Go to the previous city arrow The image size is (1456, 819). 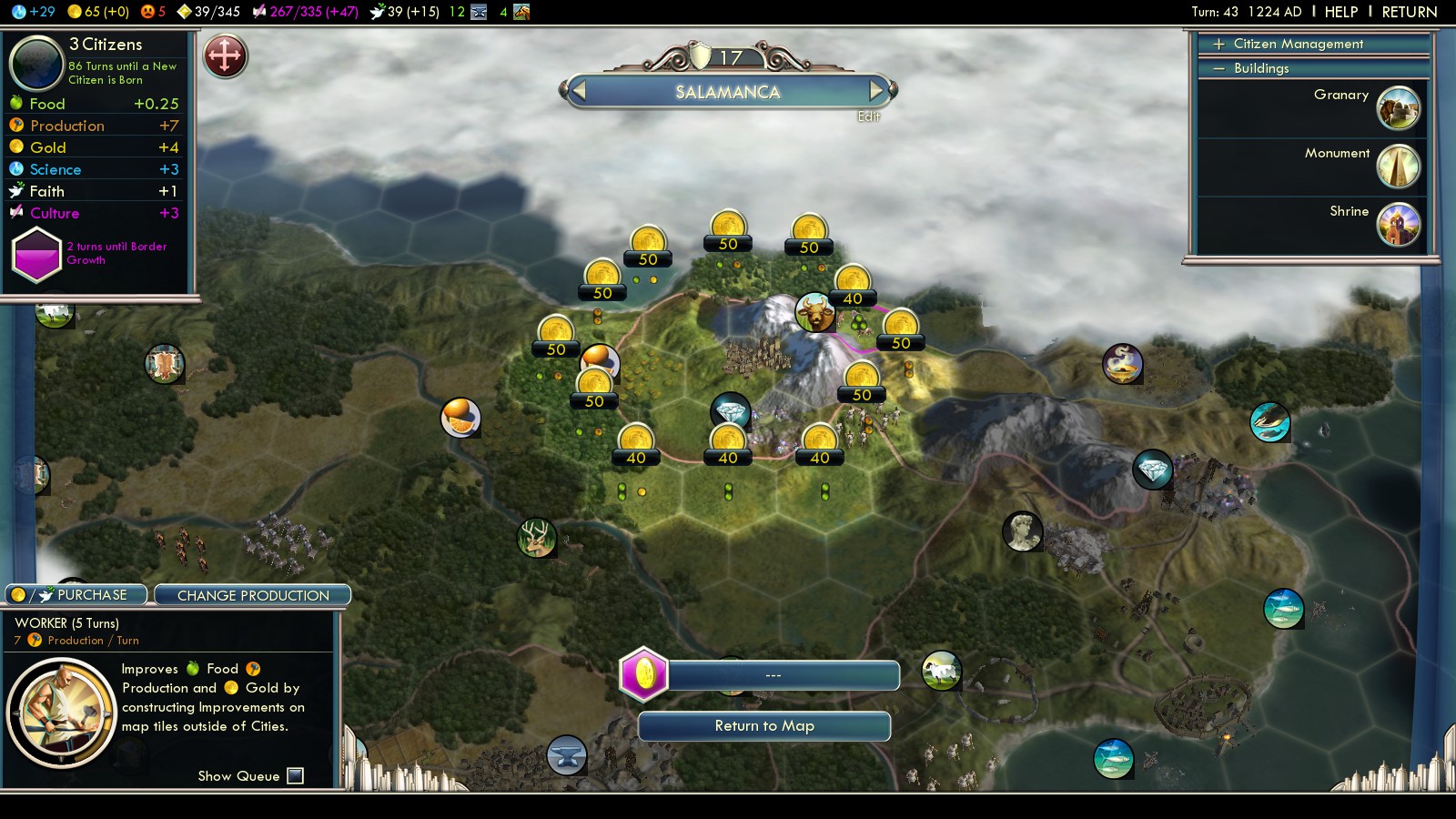pos(578,90)
